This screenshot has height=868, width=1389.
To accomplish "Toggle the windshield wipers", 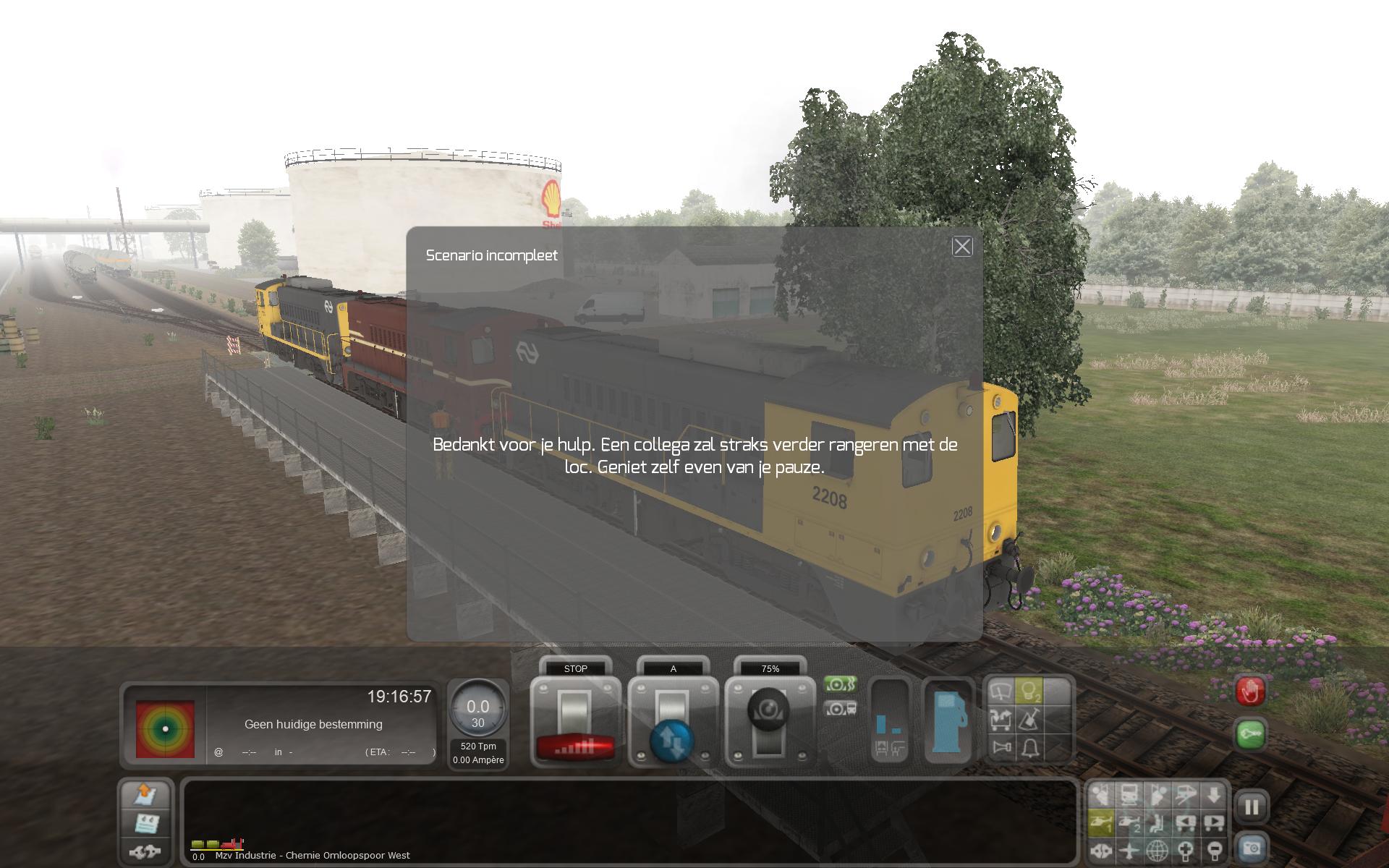I will (x=1001, y=692).
